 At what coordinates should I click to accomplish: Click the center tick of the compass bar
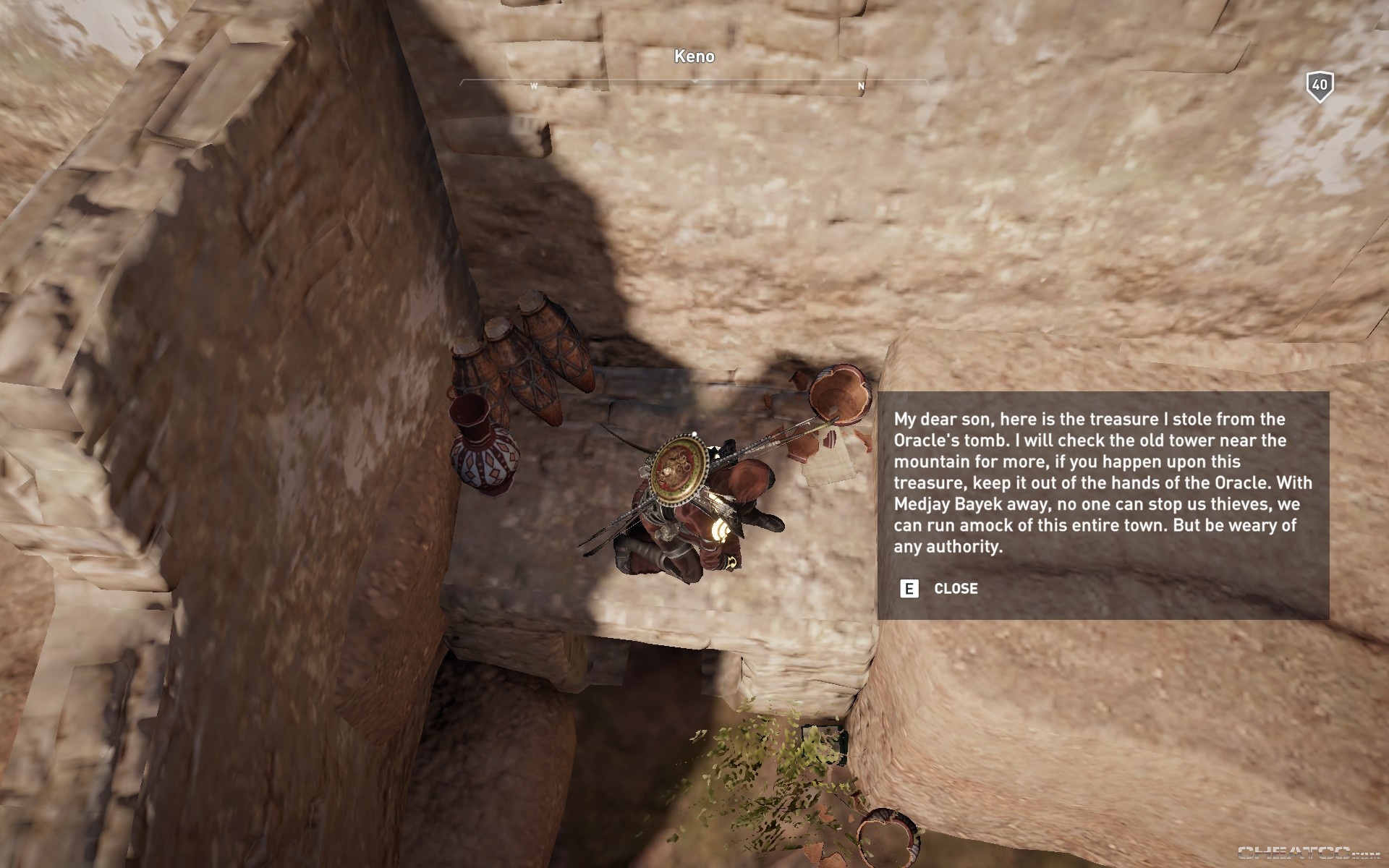click(x=696, y=83)
